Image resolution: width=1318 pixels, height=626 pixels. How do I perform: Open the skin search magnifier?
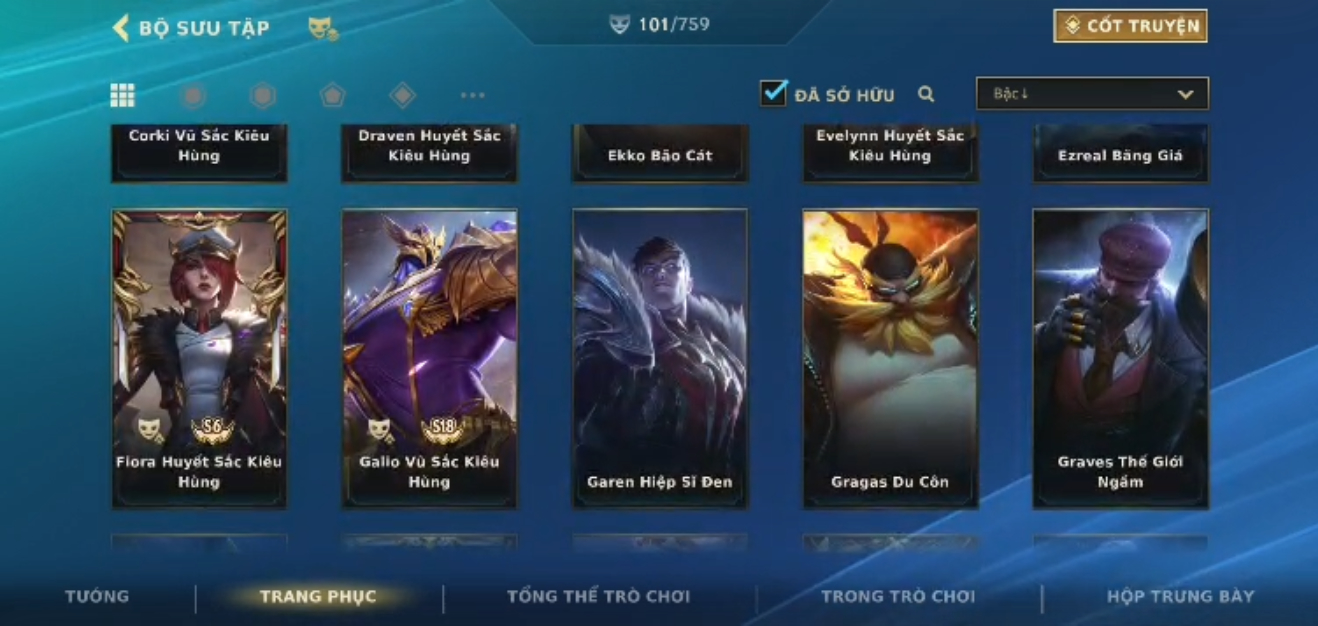(926, 95)
